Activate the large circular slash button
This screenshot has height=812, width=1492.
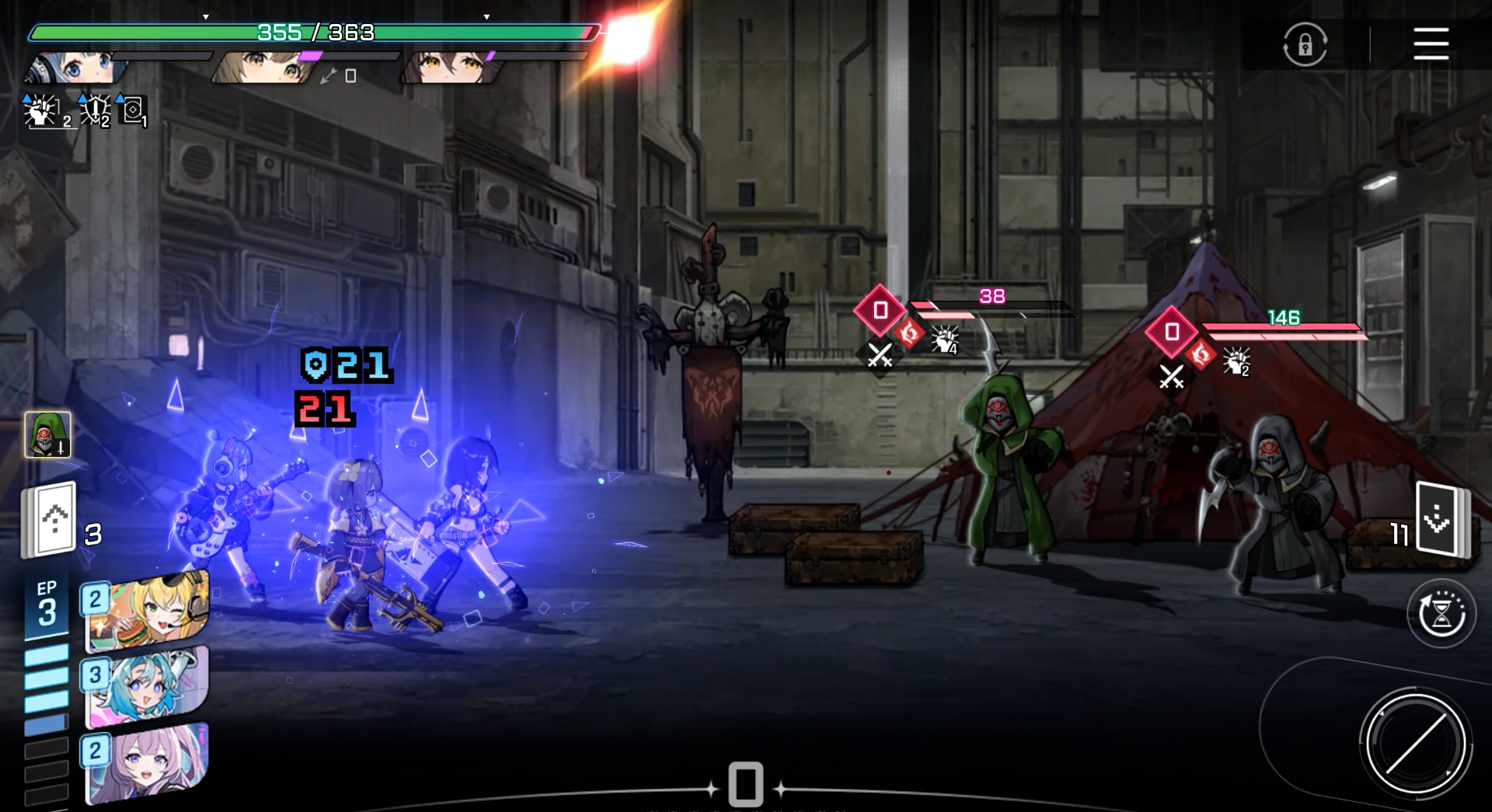pos(1415,744)
